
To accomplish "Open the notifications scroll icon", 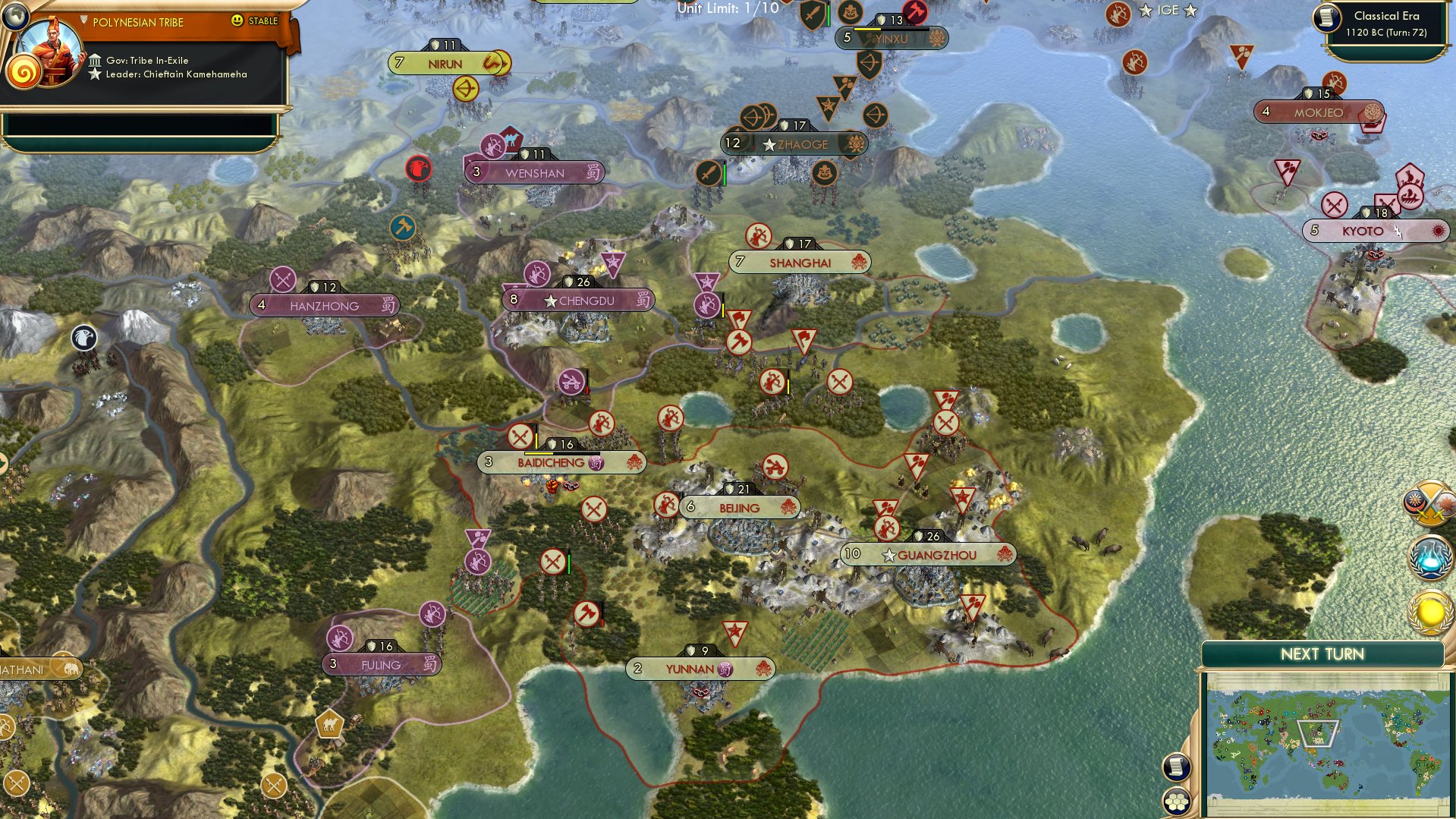I will pos(1176,767).
